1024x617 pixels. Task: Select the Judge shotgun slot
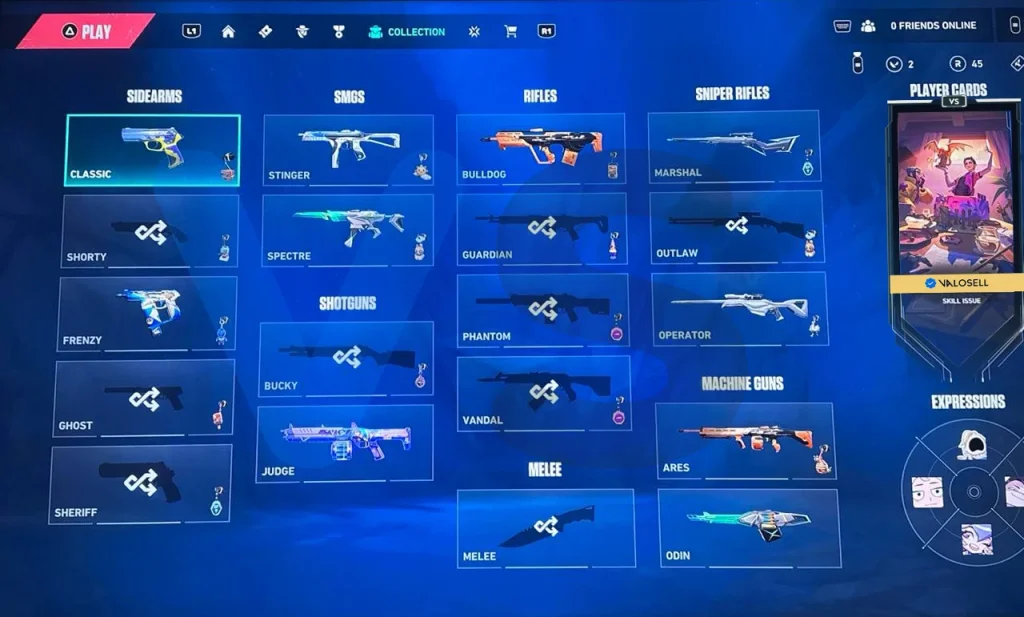(345, 444)
